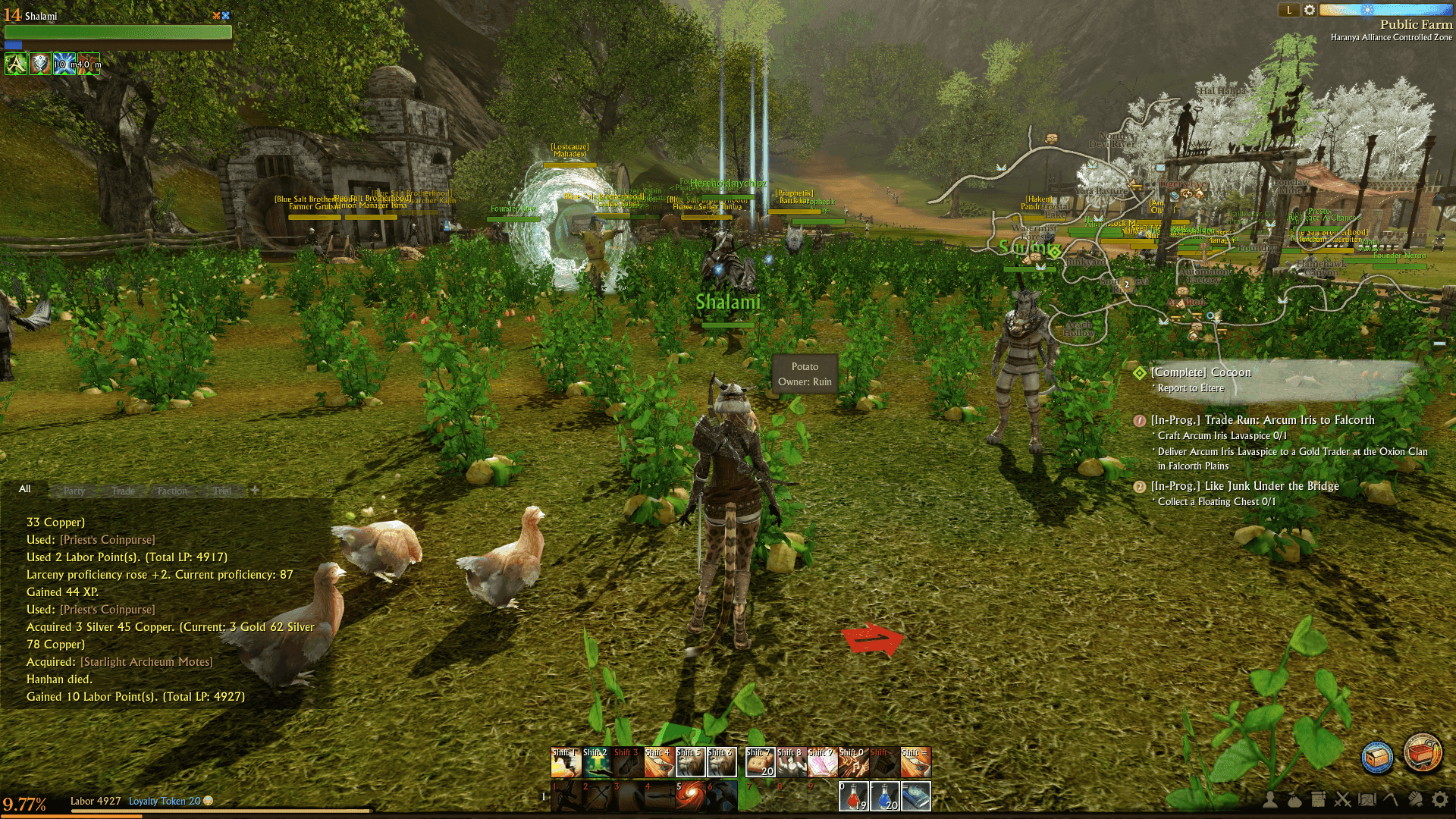Screen dimensions: 1456x819
Task: Open system settings gear in bottom menu
Action: pyautogui.click(x=1439, y=799)
